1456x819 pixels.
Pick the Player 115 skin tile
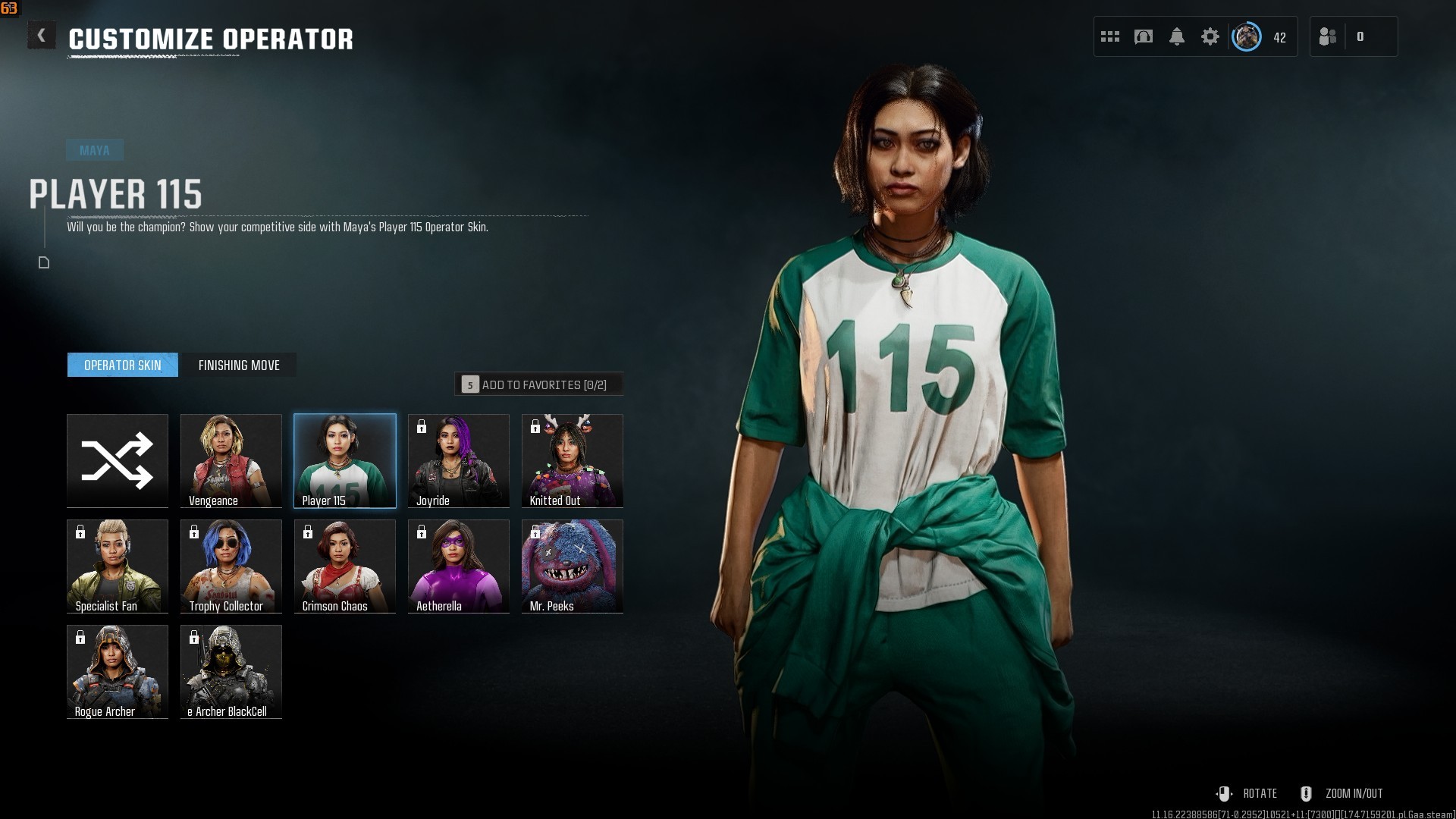click(x=345, y=460)
